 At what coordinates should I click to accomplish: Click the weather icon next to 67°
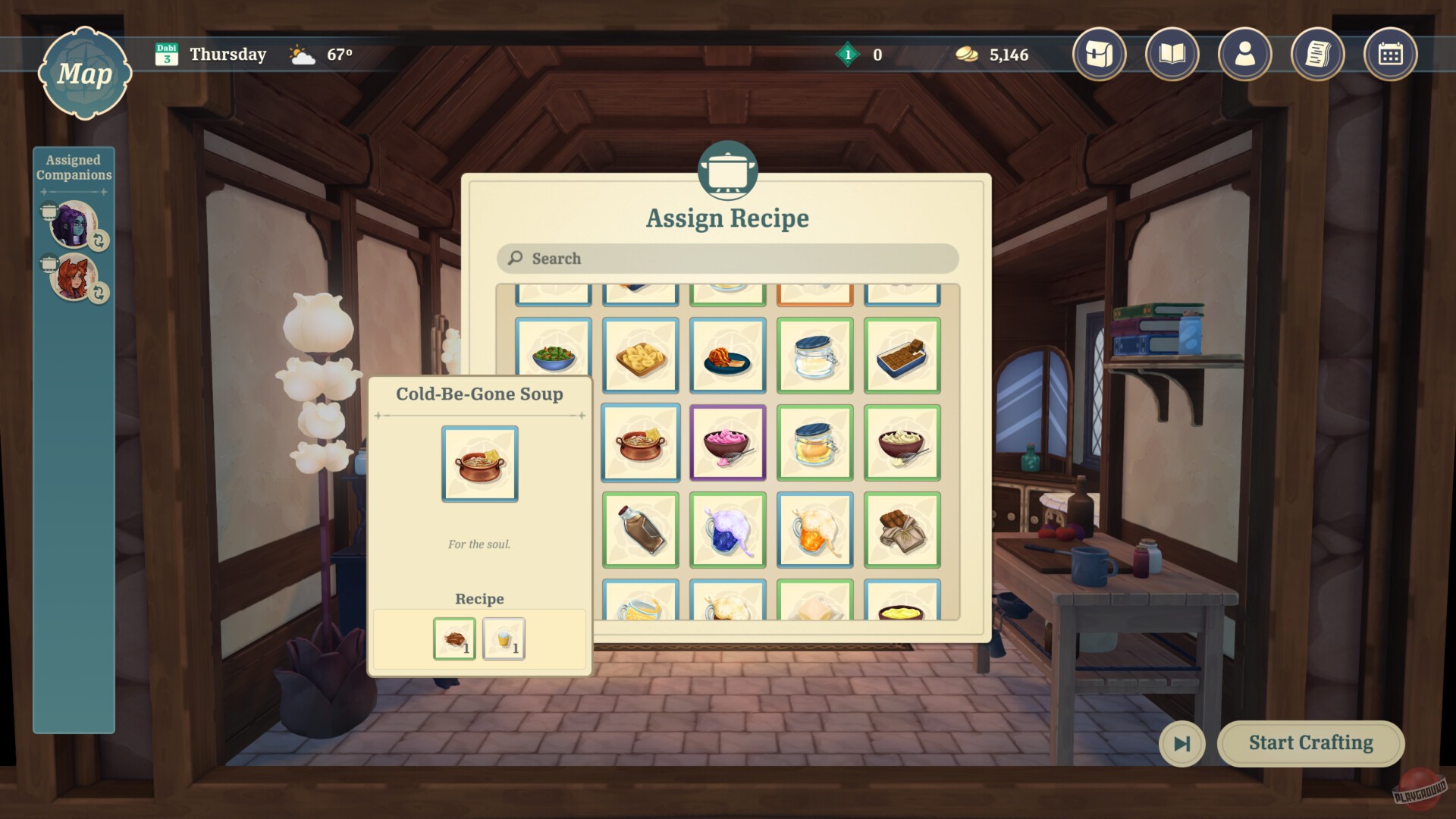click(301, 54)
